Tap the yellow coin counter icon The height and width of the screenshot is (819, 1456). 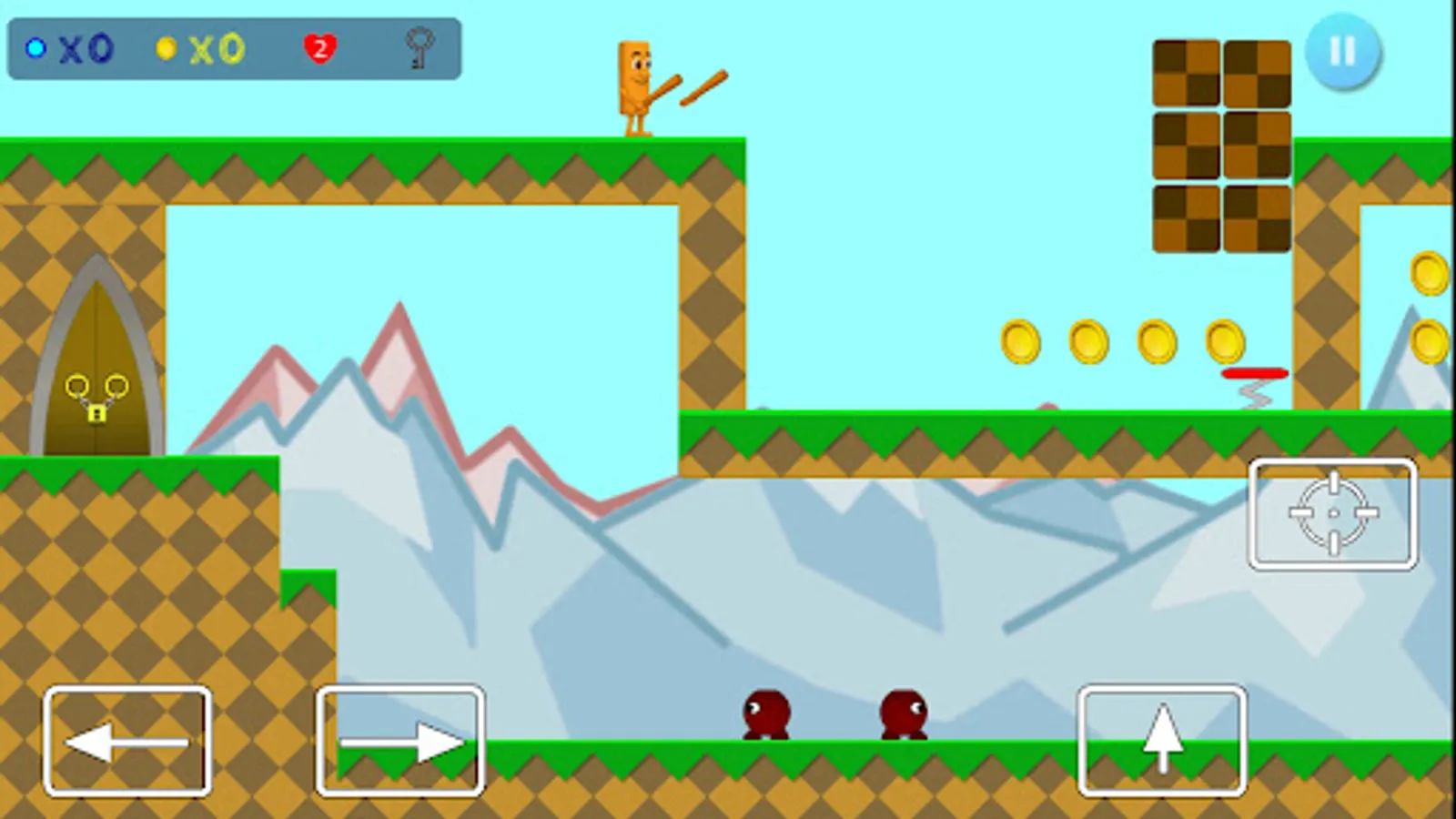point(166,50)
